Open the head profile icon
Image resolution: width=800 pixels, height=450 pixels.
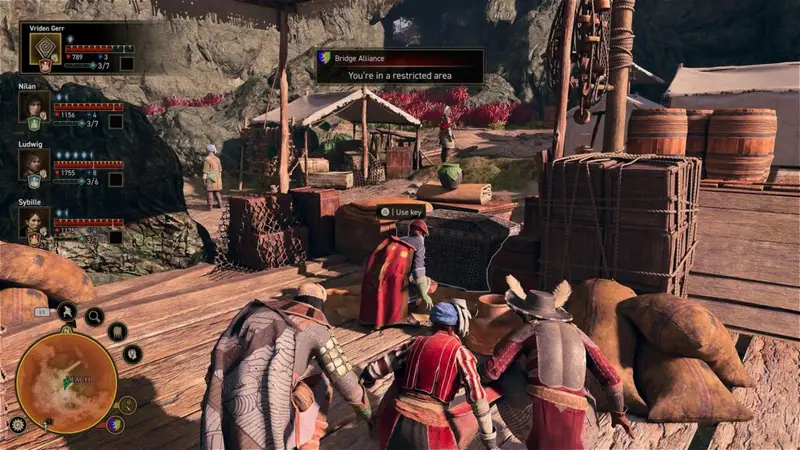tap(132, 353)
